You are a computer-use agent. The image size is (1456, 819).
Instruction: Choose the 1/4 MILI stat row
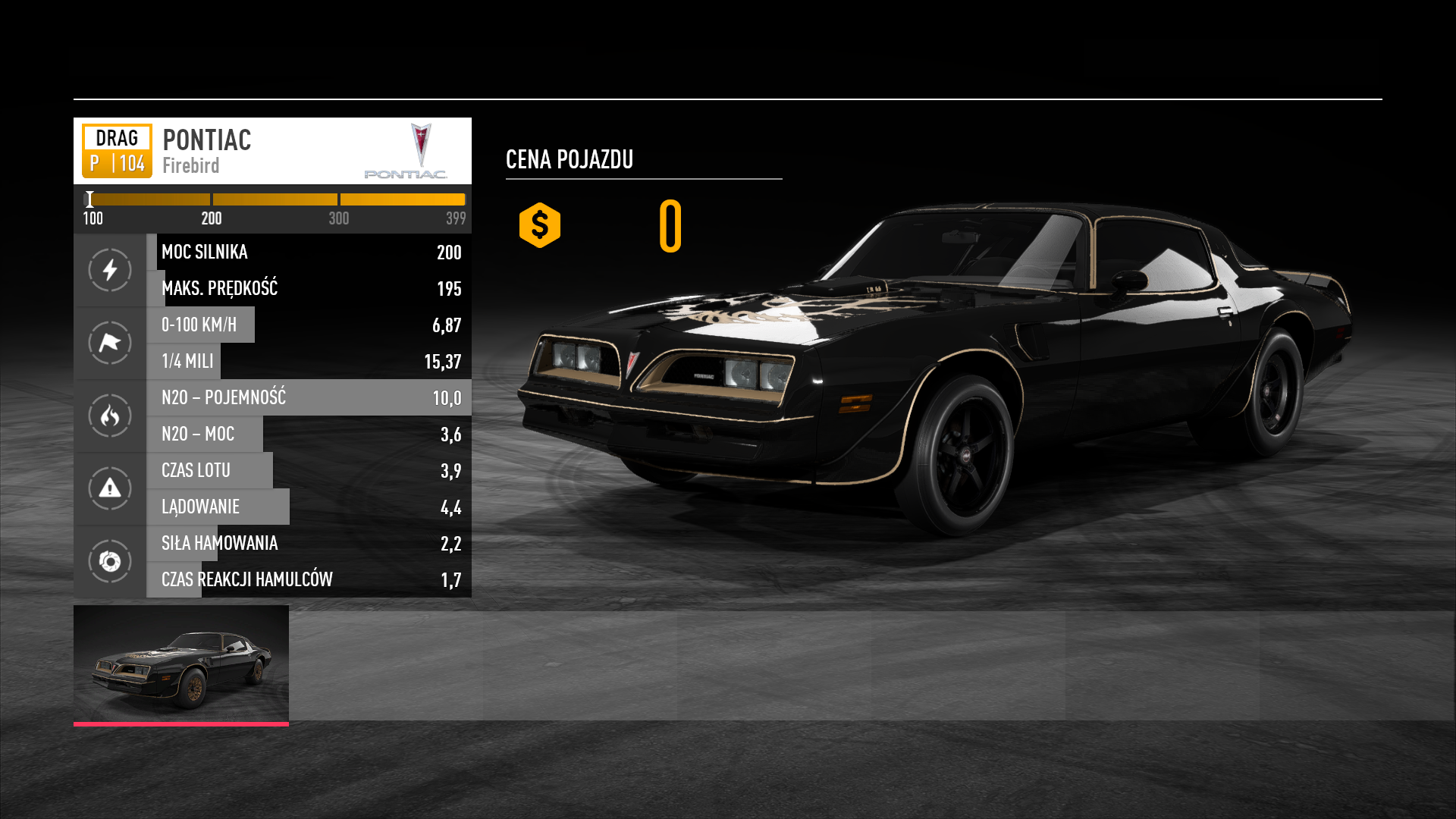pyautogui.click(x=309, y=361)
